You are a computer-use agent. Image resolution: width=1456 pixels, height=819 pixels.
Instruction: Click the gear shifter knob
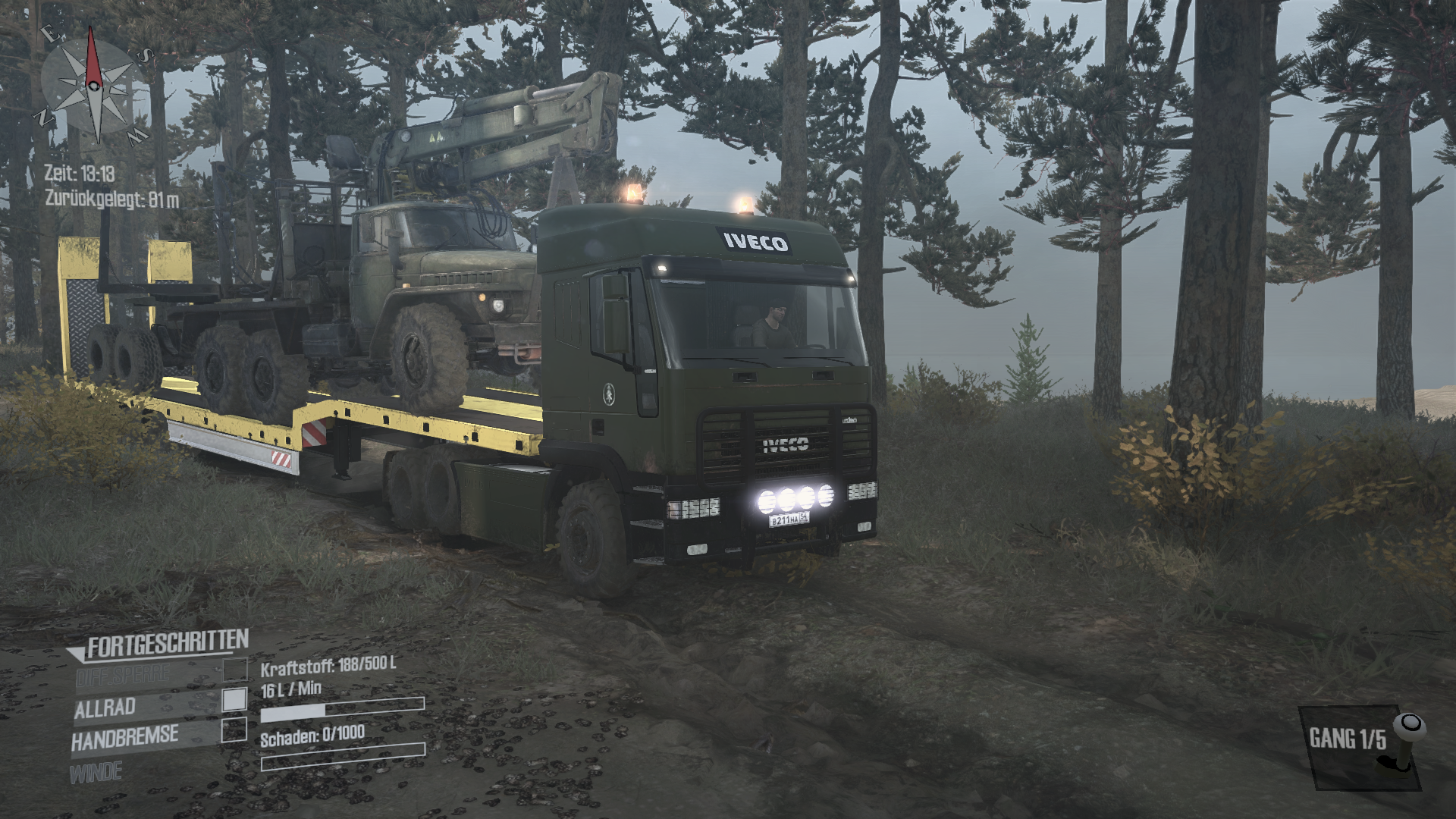pyautogui.click(x=1409, y=726)
